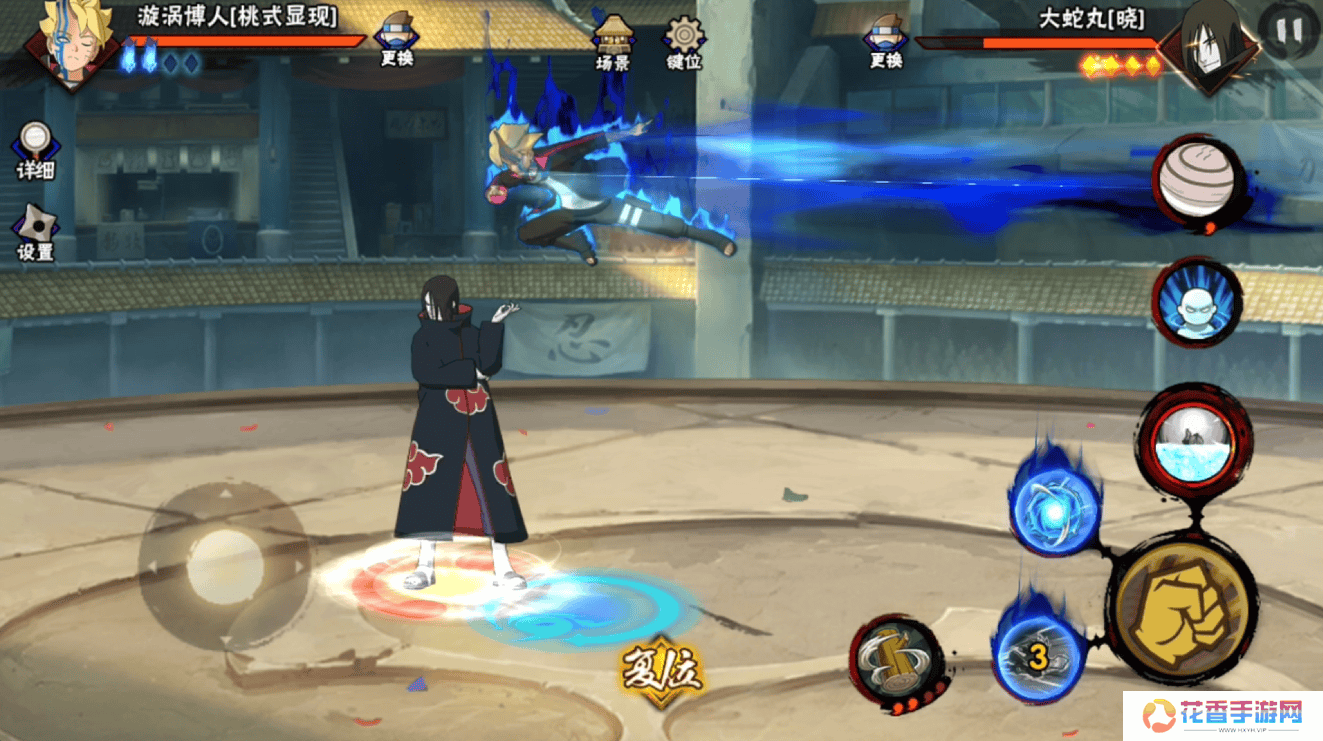
Task: Pause the battle with the pause button
Action: click(1289, 30)
